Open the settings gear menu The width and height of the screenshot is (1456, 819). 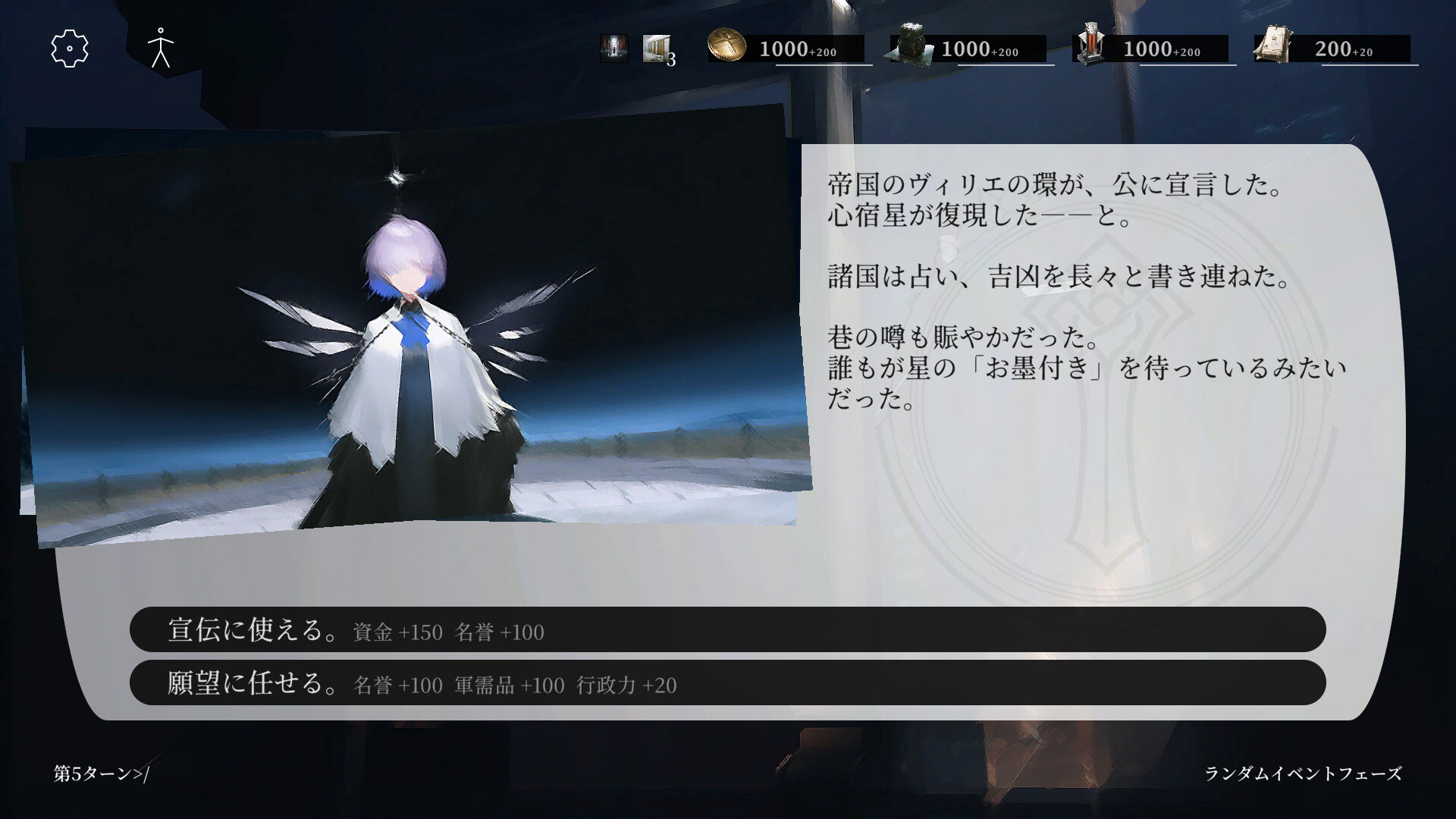pos(70,48)
